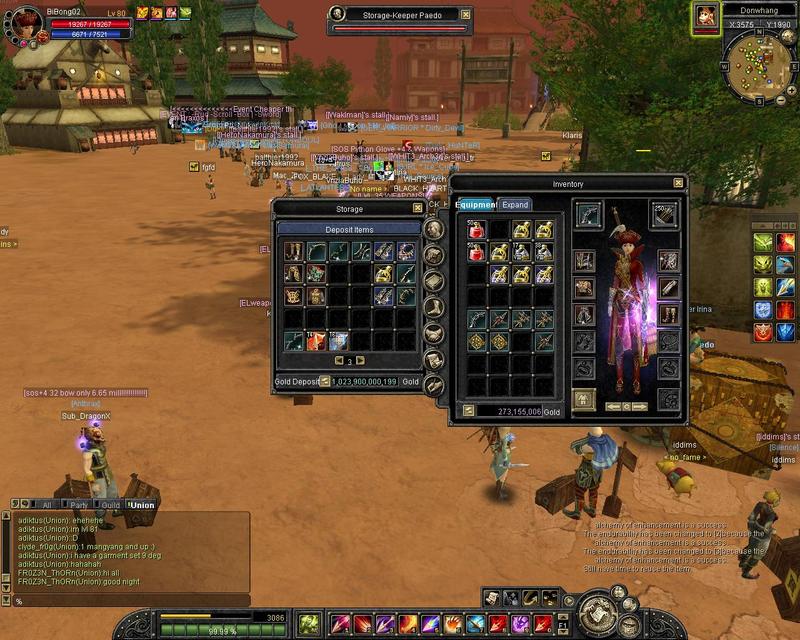
Task: Select the Storage-Keeper Paedo target frame
Action: pos(401,15)
